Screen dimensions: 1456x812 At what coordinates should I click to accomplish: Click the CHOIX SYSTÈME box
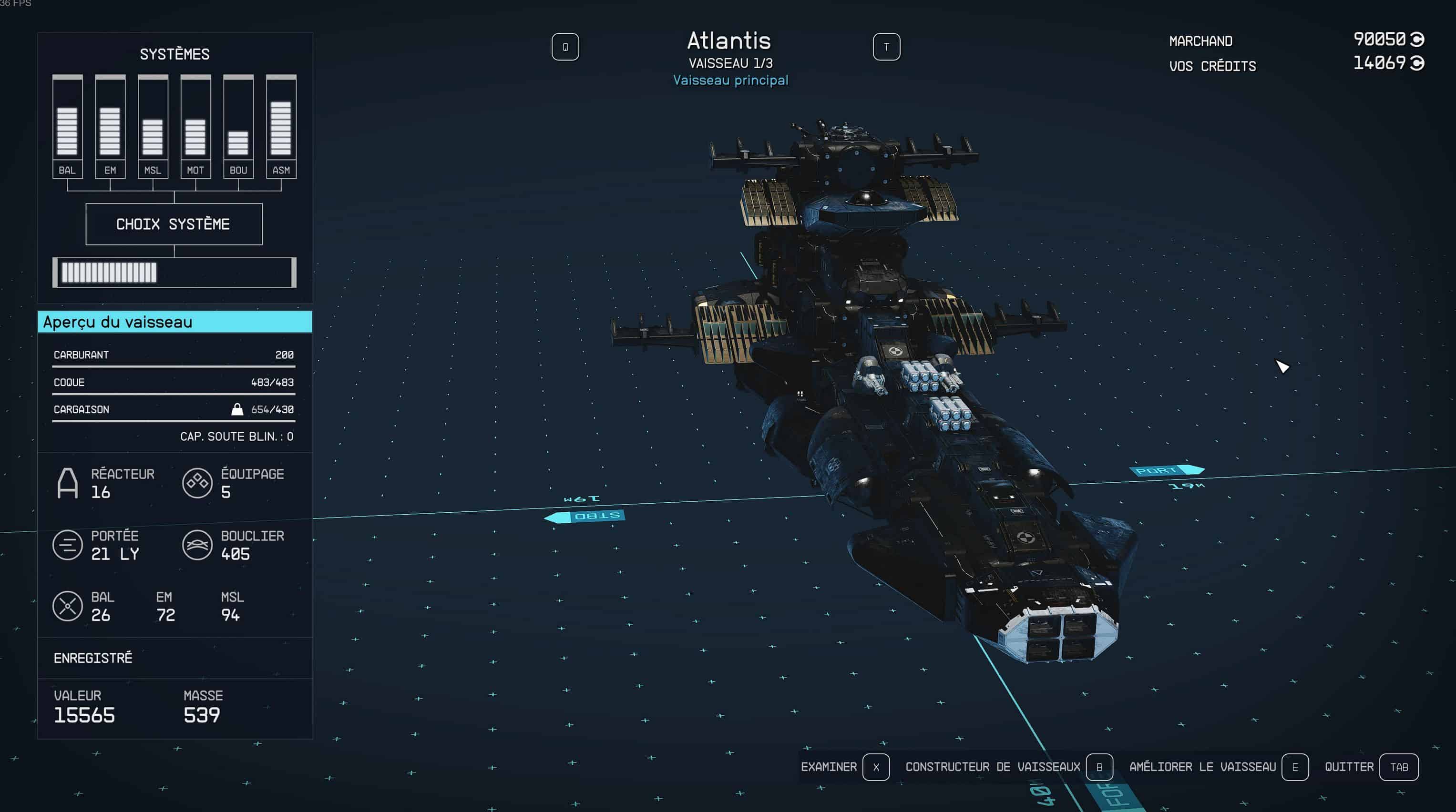point(174,224)
